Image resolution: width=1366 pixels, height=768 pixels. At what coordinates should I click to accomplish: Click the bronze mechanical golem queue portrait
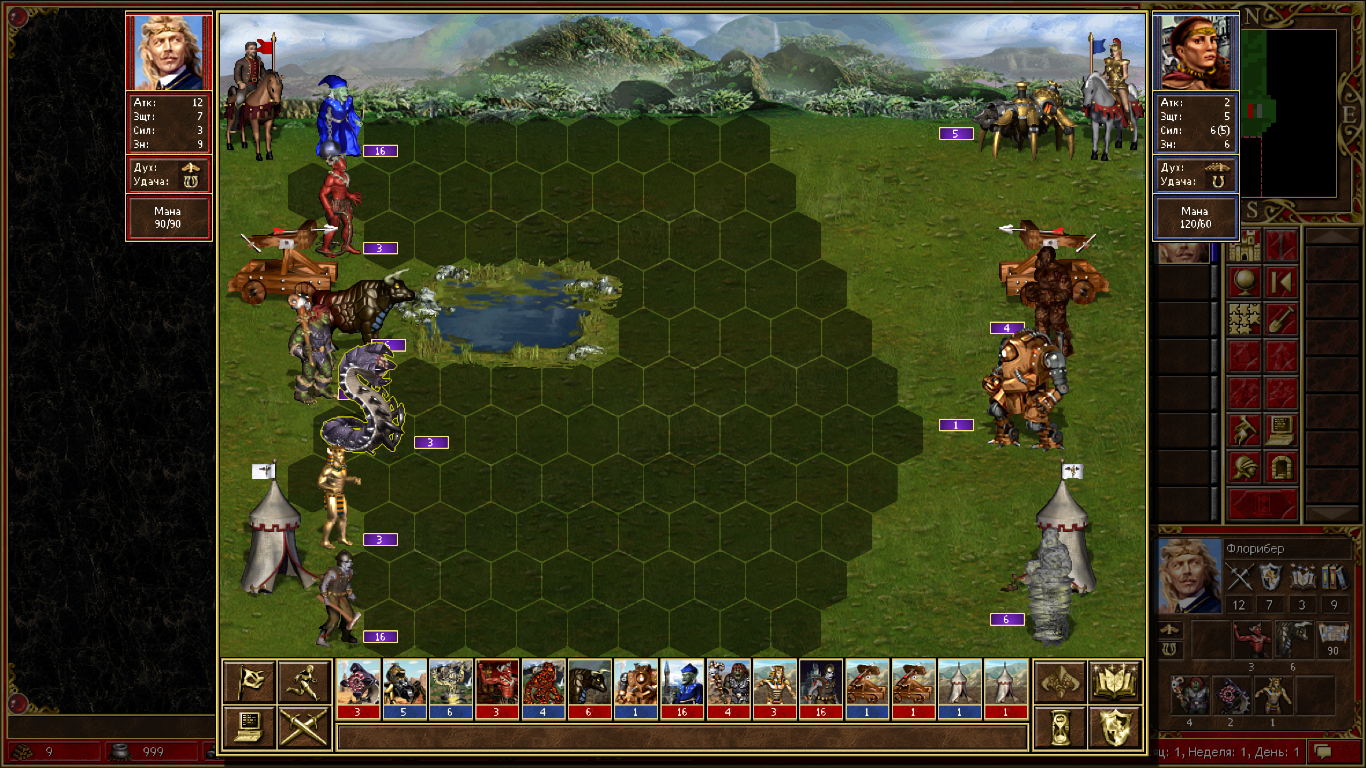(636, 682)
